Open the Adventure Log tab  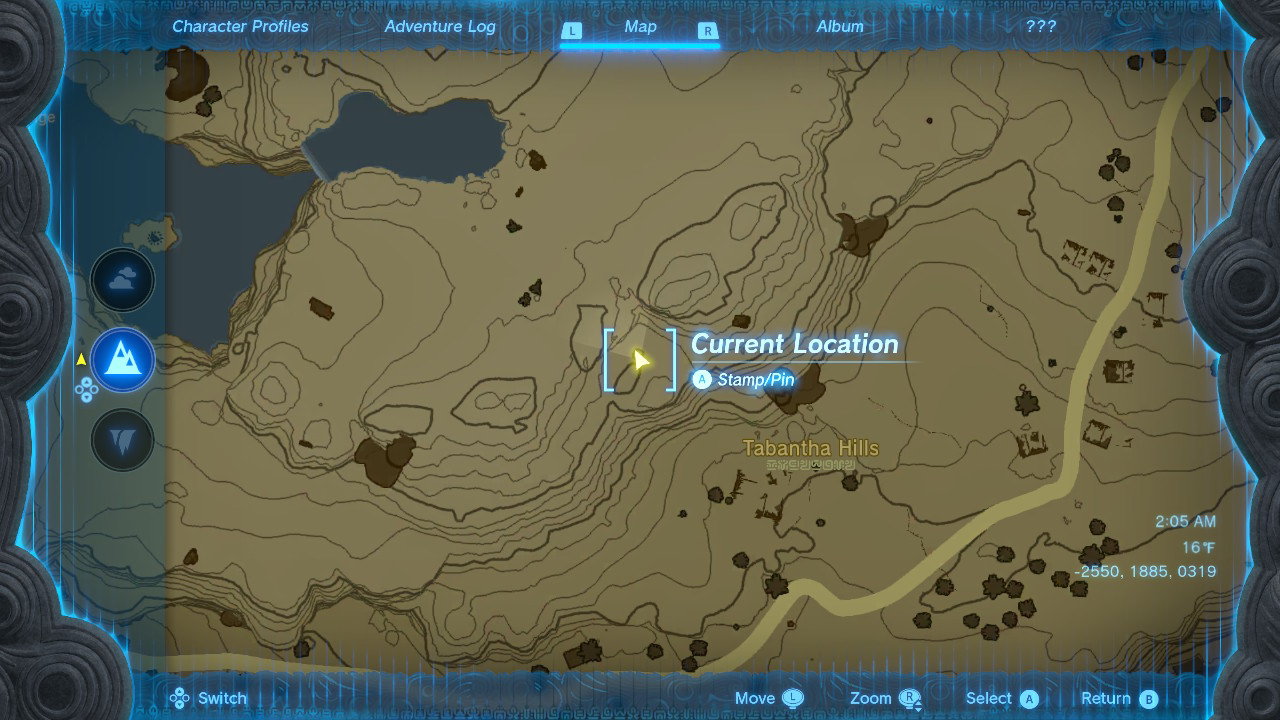(x=440, y=26)
